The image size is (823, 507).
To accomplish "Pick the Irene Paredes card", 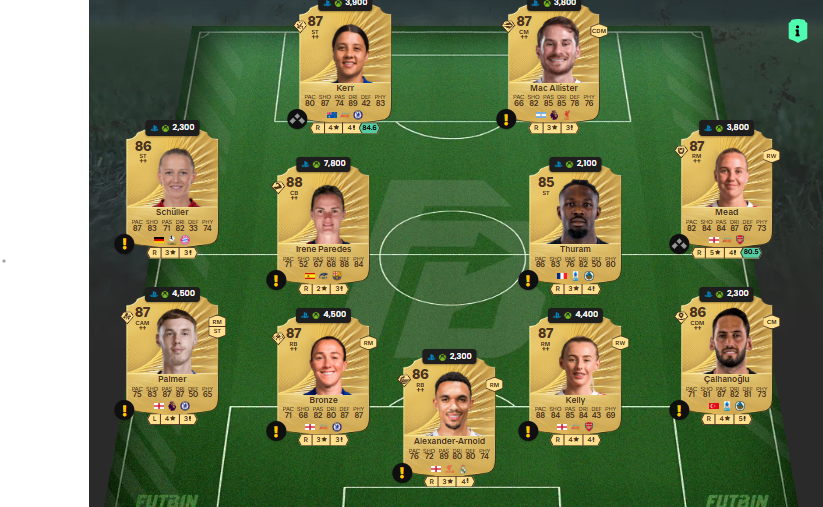I will pos(323,227).
